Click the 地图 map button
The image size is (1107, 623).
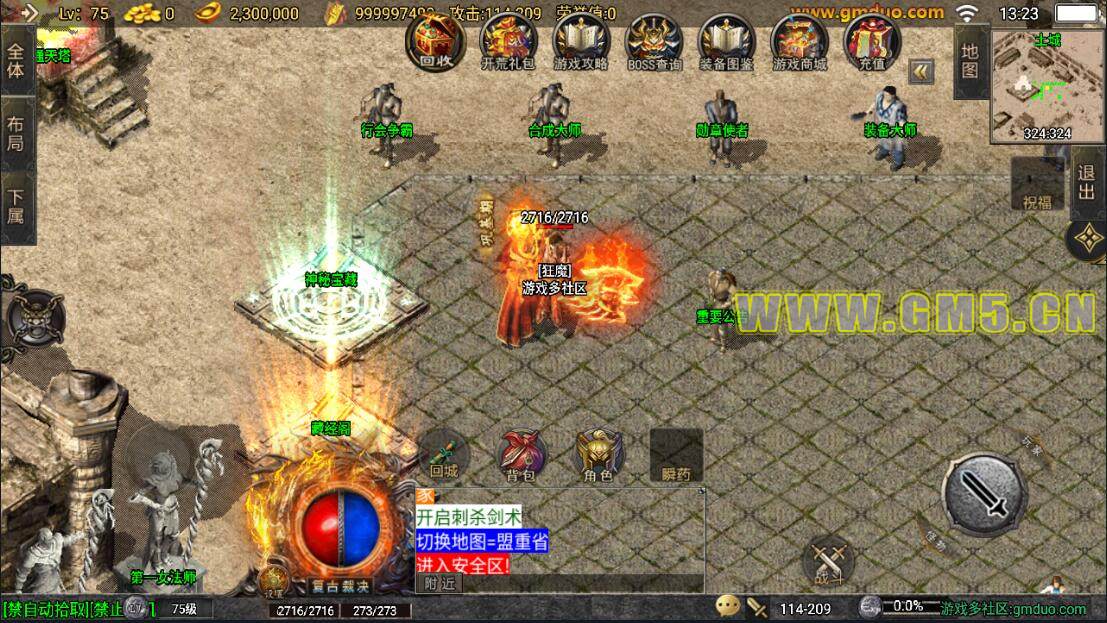(x=970, y=60)
